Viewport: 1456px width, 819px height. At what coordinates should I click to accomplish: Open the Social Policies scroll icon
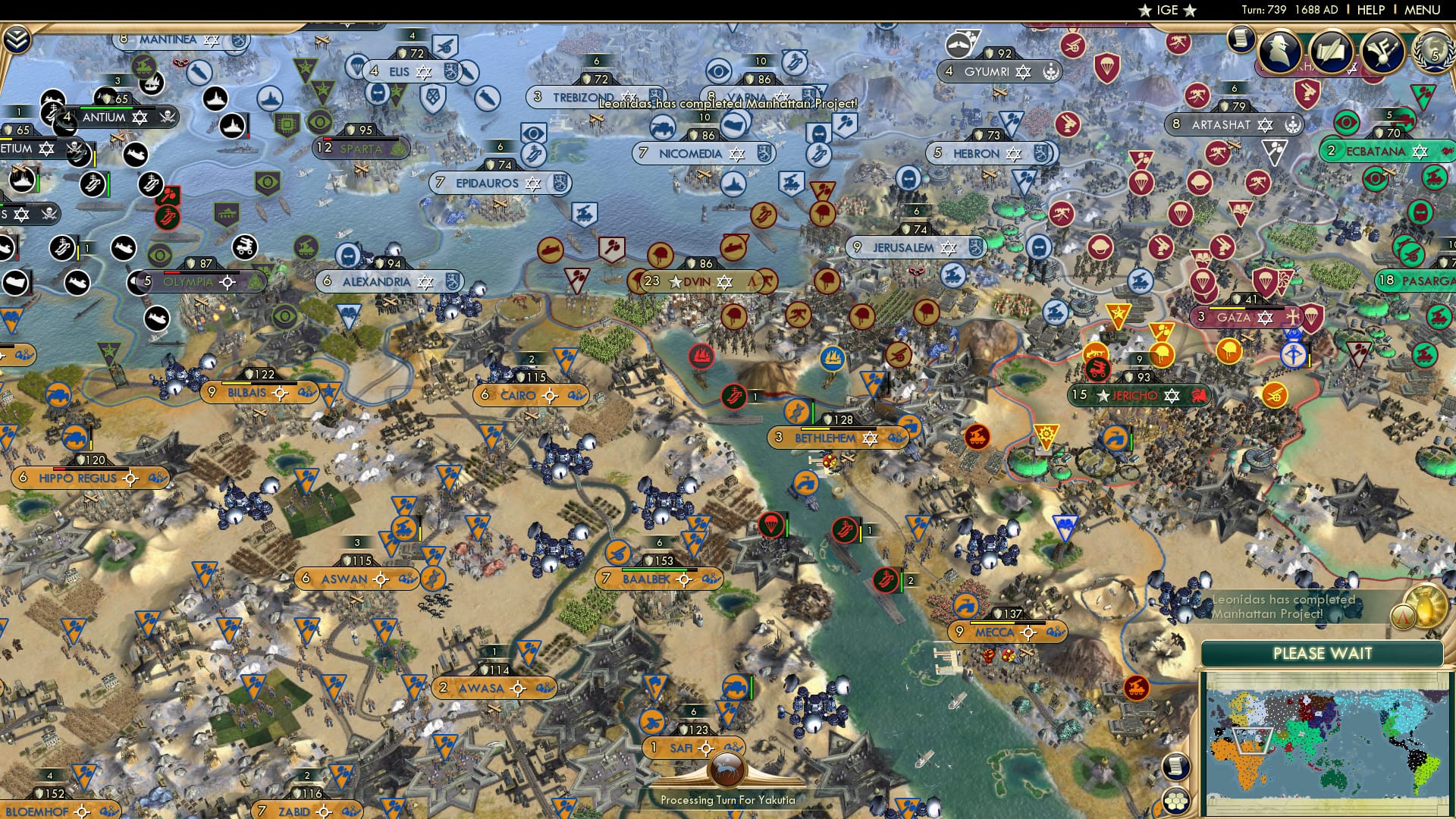click(1334, 53)
